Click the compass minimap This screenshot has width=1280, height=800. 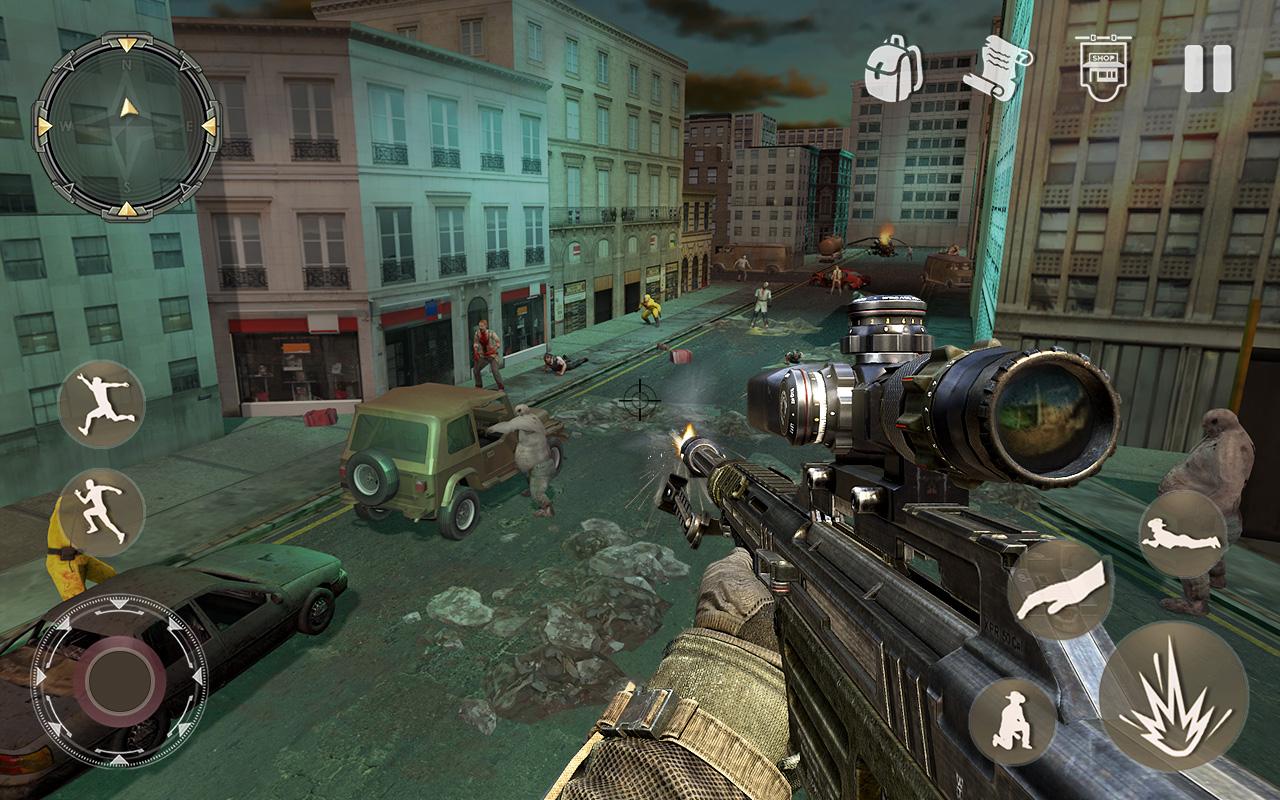point(127,125)
